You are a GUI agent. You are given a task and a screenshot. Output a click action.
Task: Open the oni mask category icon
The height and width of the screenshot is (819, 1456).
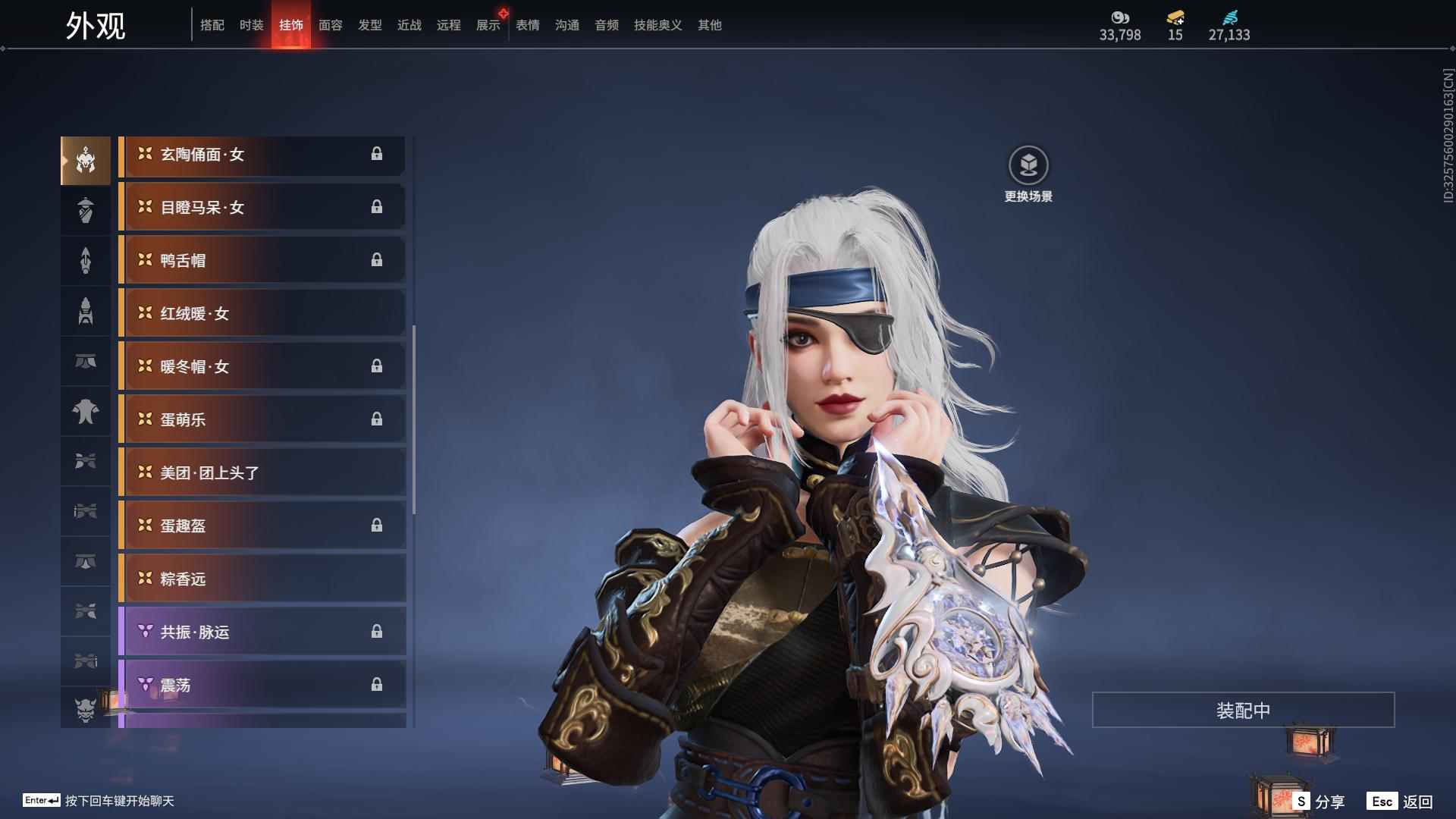(x=86, y=710)
